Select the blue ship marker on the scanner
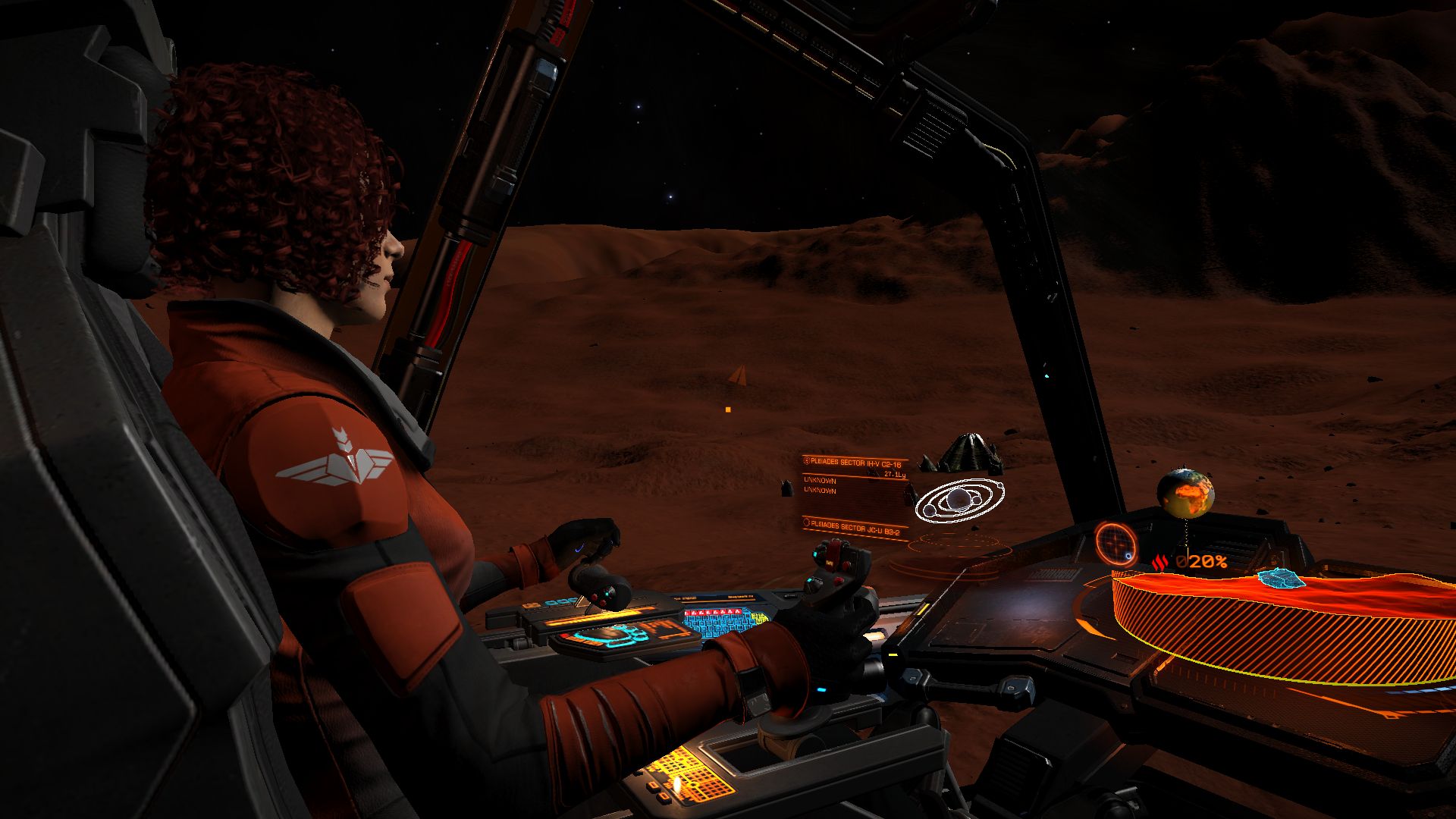The width and height of the screenshot is (1456, 819). pyautogui.click(x=1280, y=579)
